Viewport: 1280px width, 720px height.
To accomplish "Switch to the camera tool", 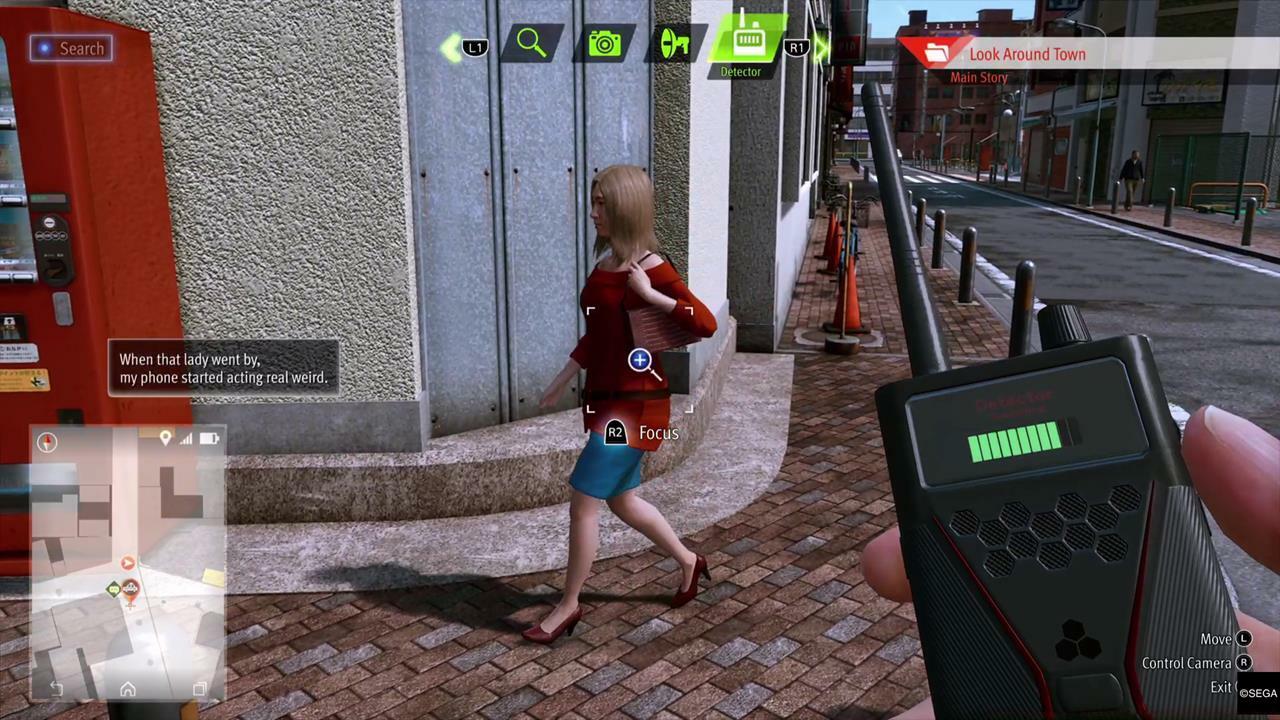I will click(x=604, y=44).
